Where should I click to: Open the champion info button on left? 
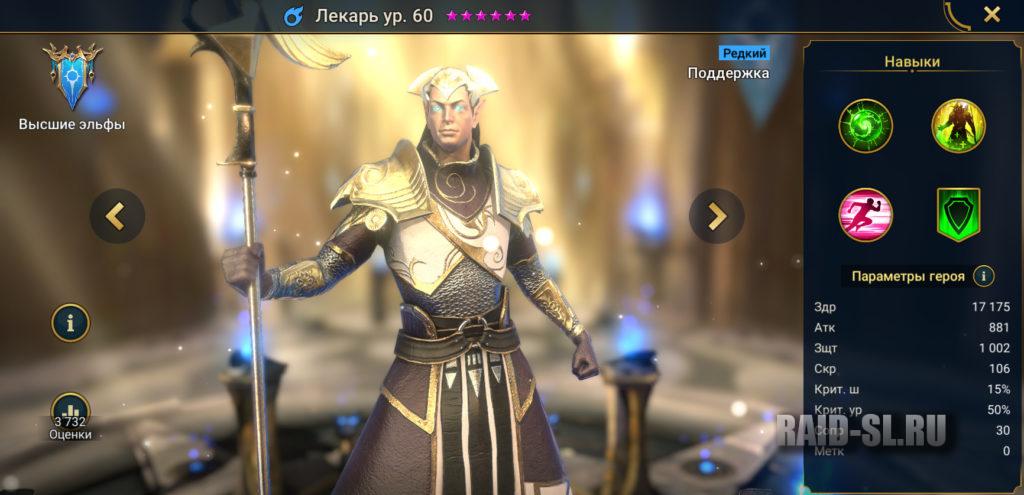point(71,323)
